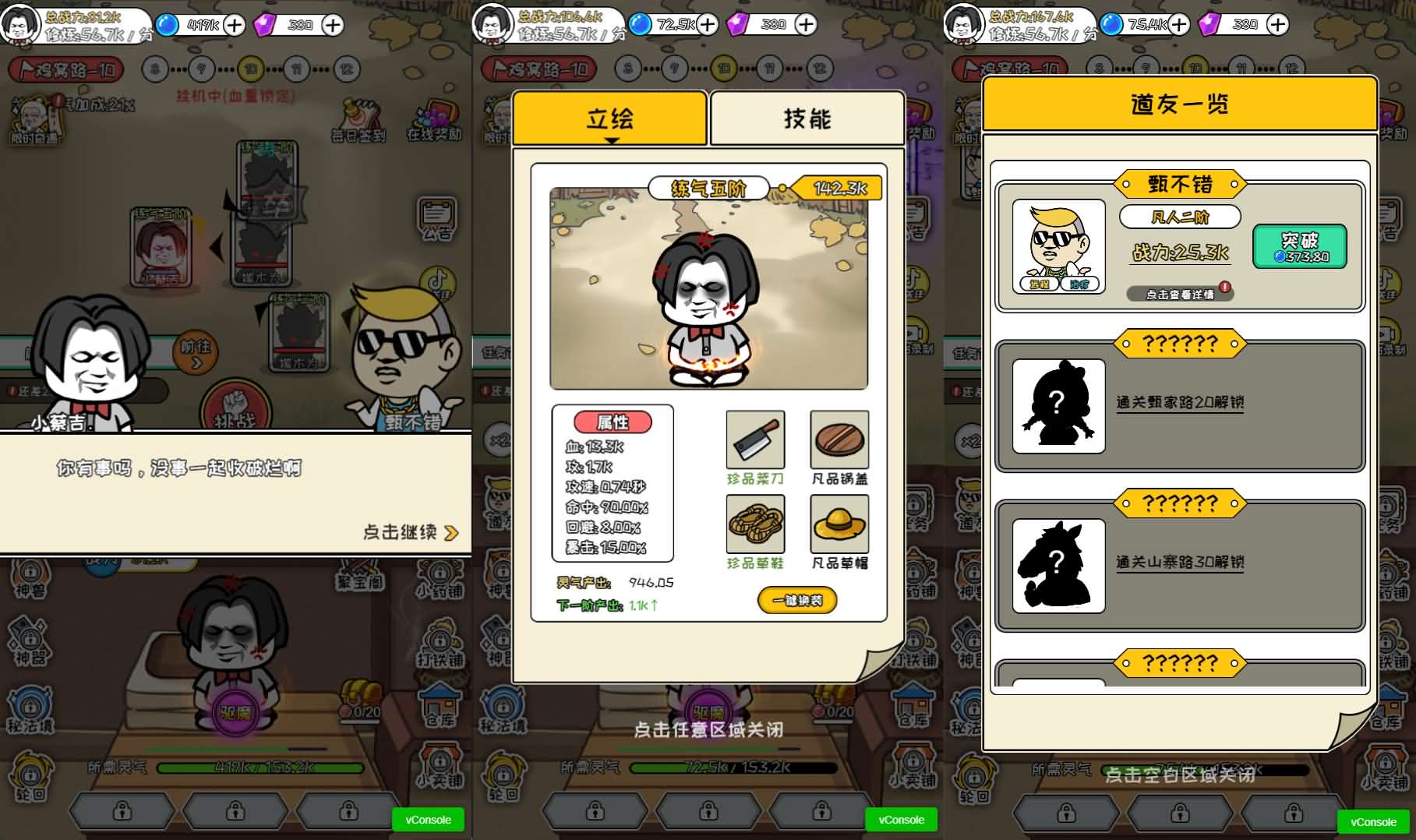
Task: Click the green 所需灵气 progress bar
Action: coord(261,768)
